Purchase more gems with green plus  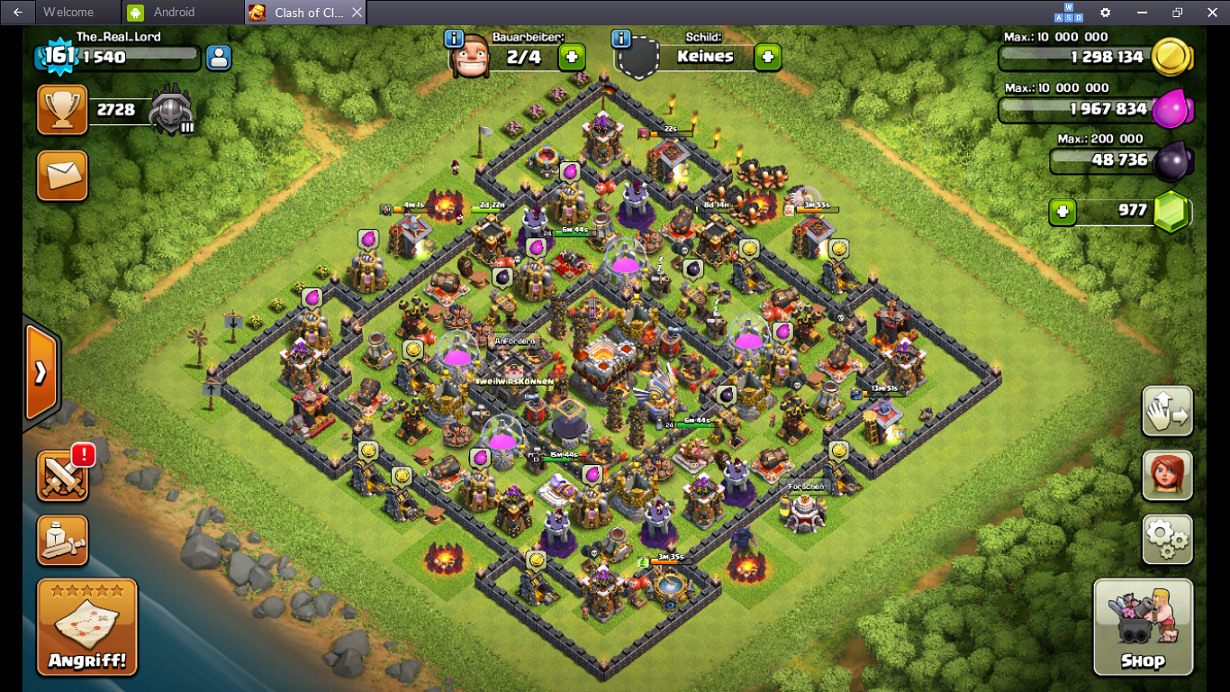click(x=1062, y=211)
